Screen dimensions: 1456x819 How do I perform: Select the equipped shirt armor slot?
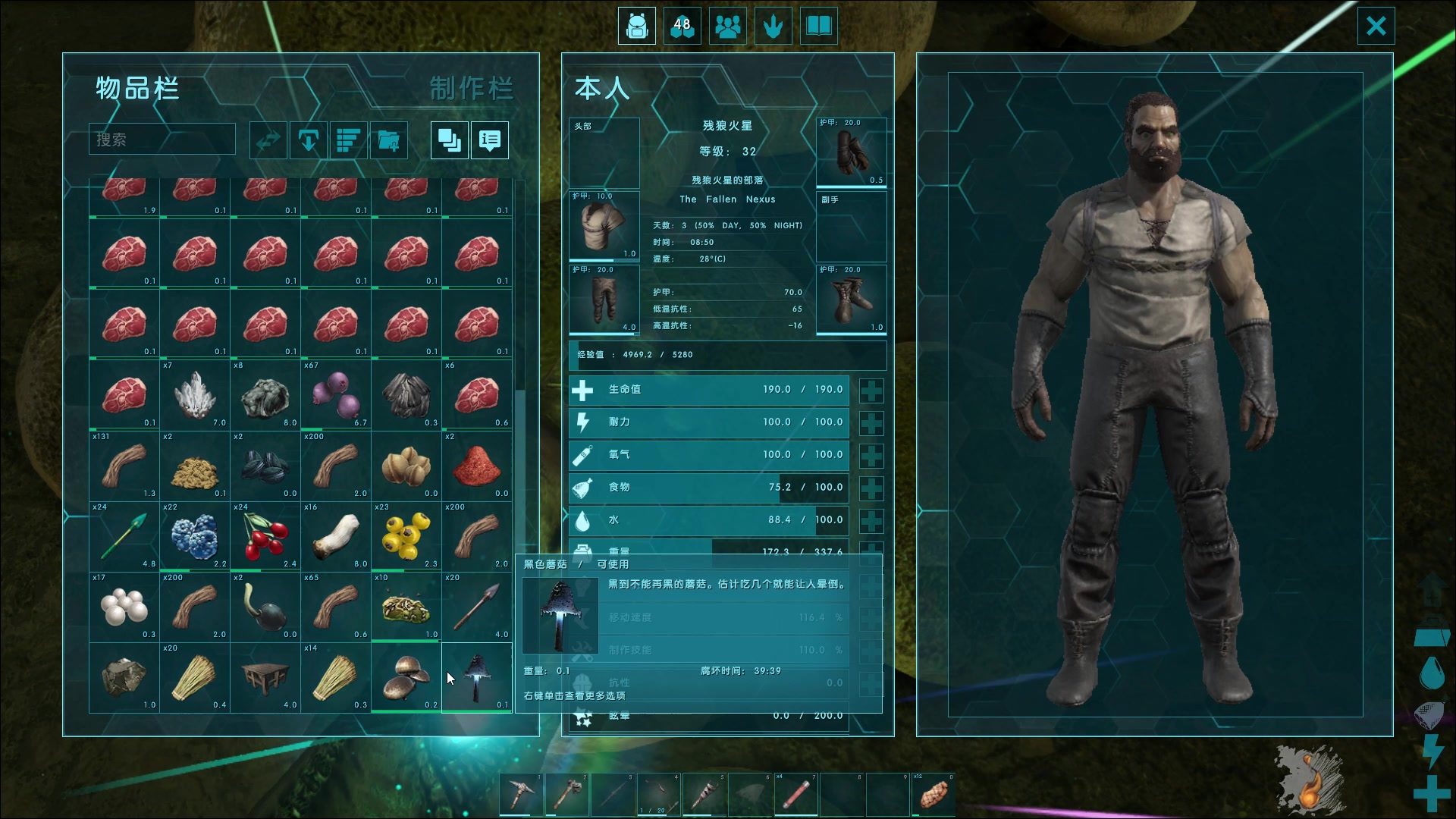click(x=604, y=226)
